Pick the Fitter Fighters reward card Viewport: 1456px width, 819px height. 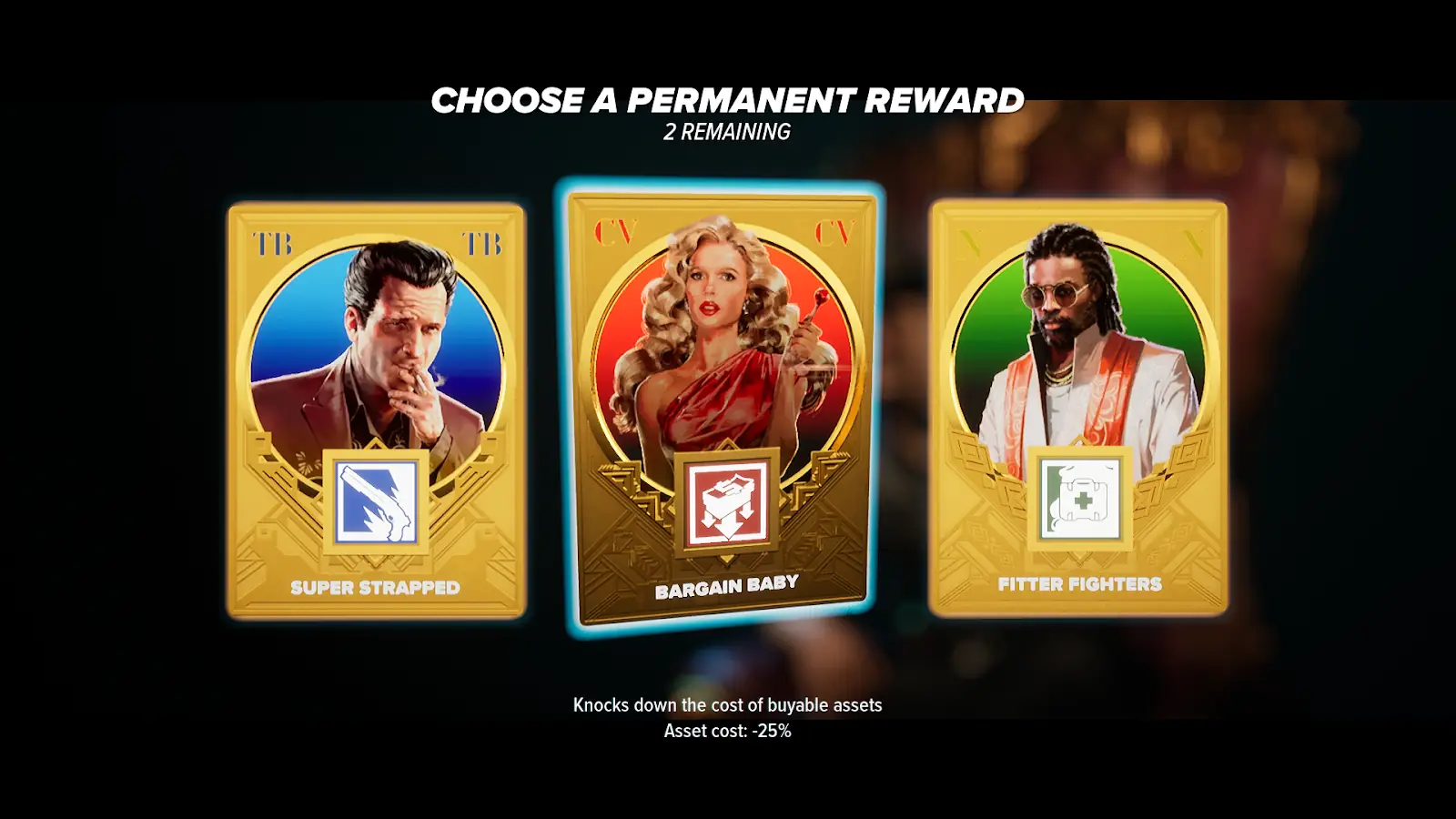(x=1078, y=408)
